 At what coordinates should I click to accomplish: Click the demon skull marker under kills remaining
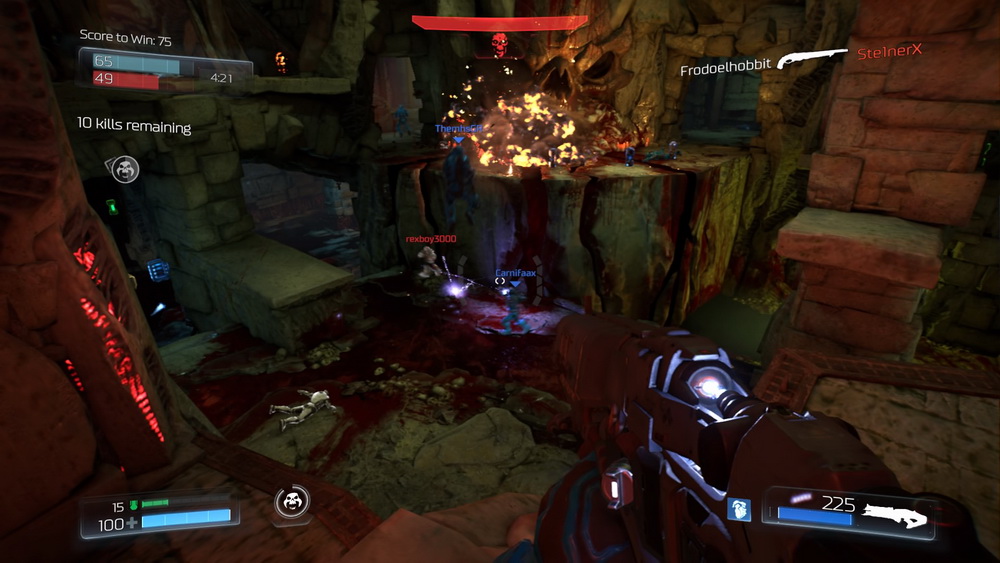tap(125, 168)
